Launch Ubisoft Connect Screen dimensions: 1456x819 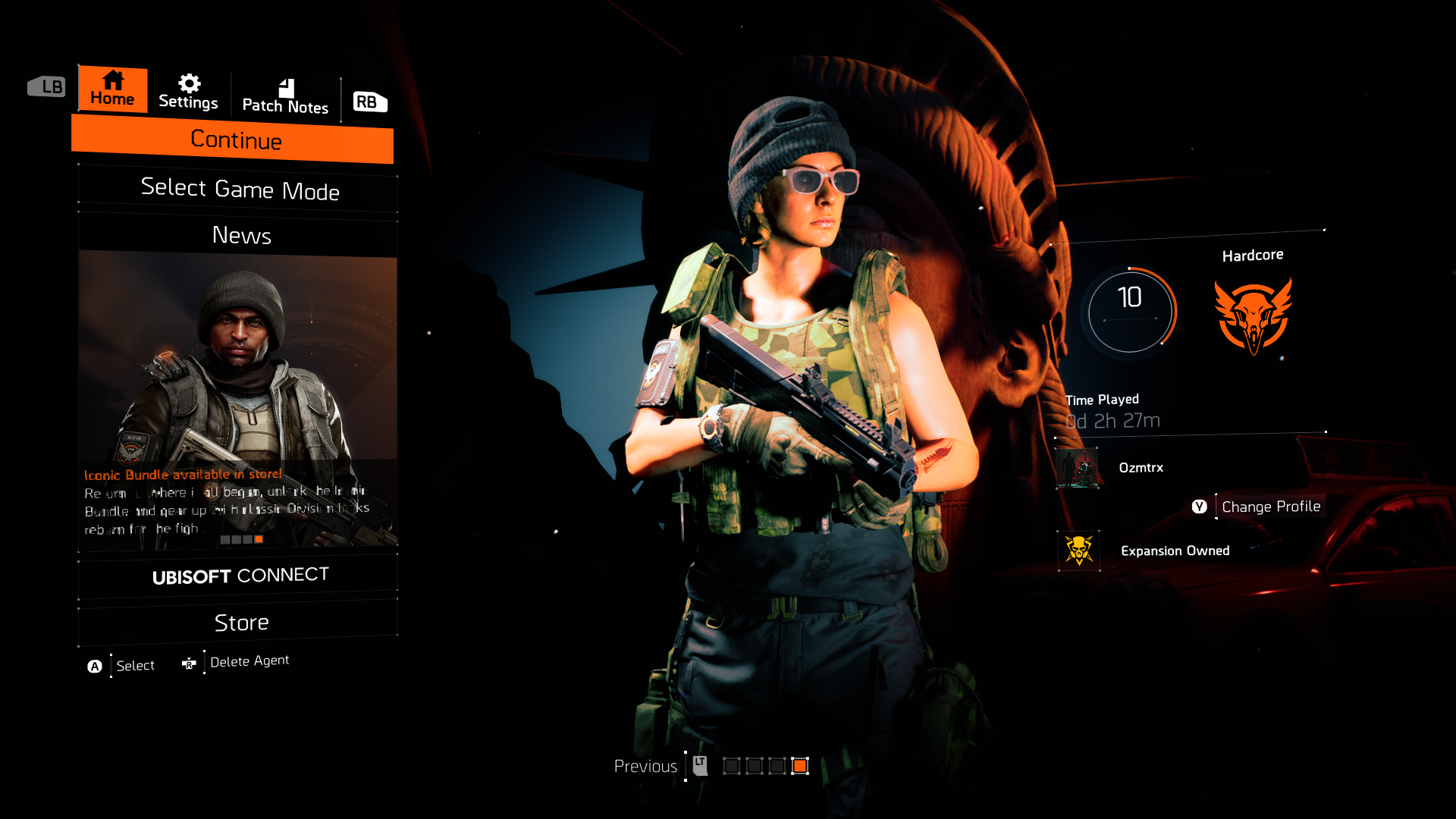point(240,576)
